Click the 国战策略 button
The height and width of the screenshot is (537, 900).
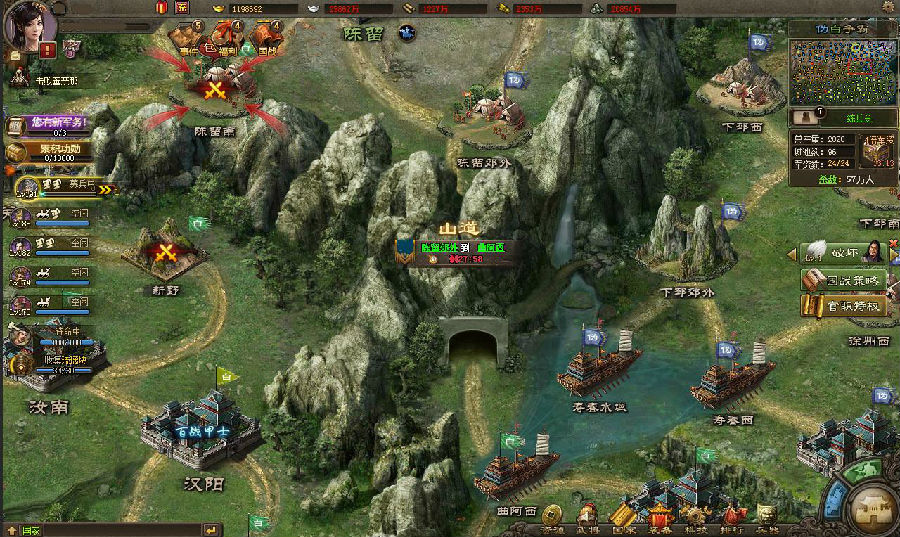click(843, 280)
